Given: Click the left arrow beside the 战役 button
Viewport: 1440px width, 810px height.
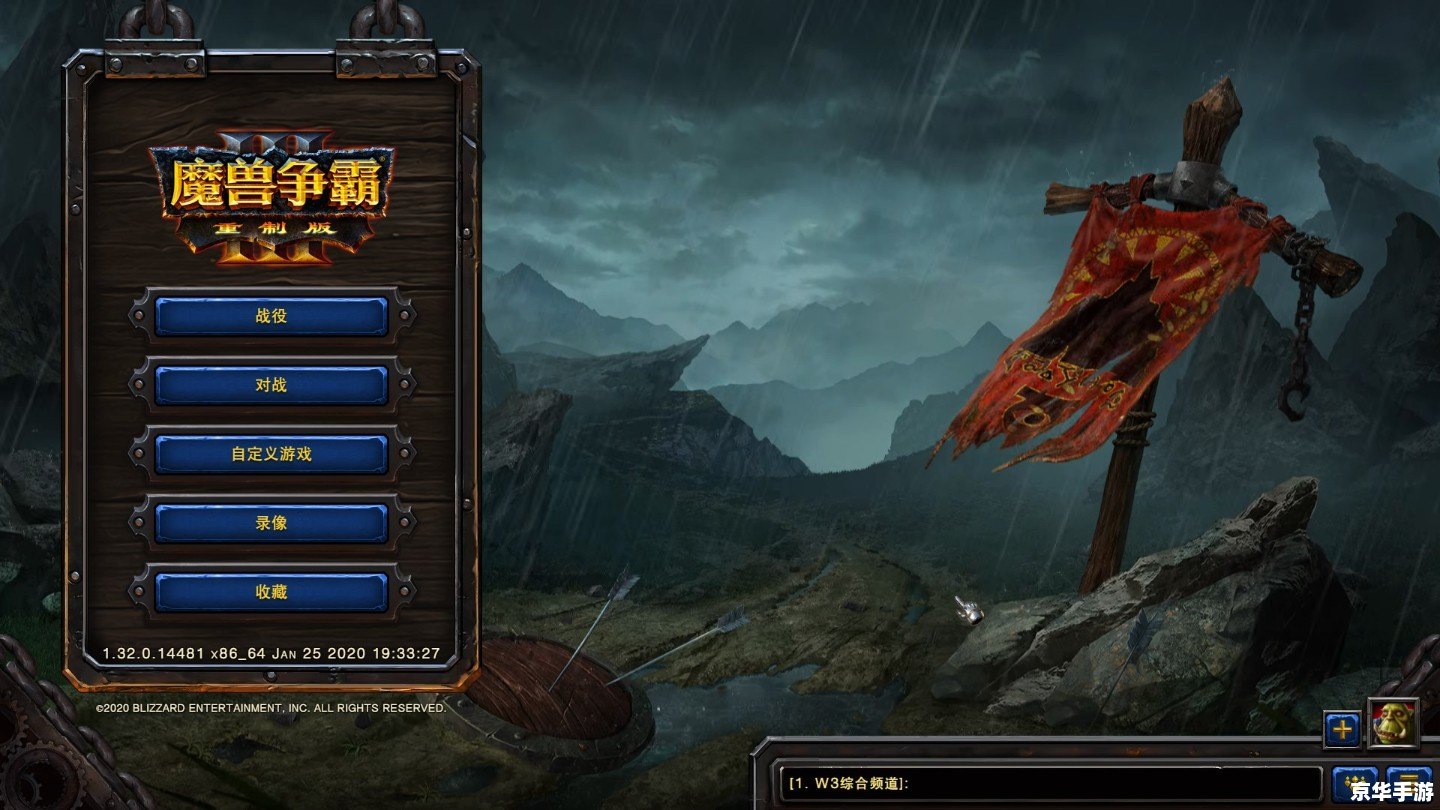Looking at the screenshot, I should click(136, 316).
